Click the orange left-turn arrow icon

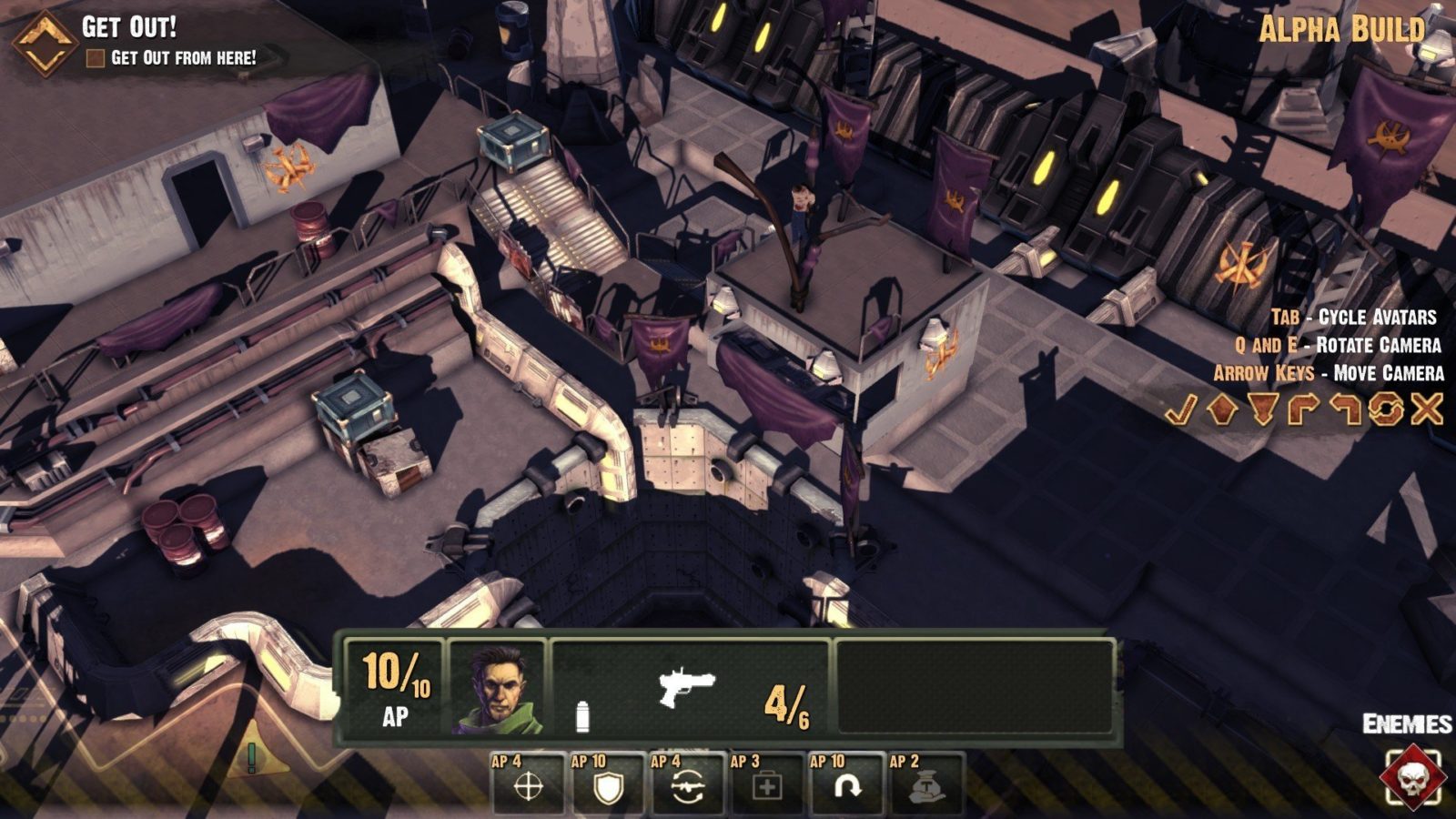tap(1345, 410)
